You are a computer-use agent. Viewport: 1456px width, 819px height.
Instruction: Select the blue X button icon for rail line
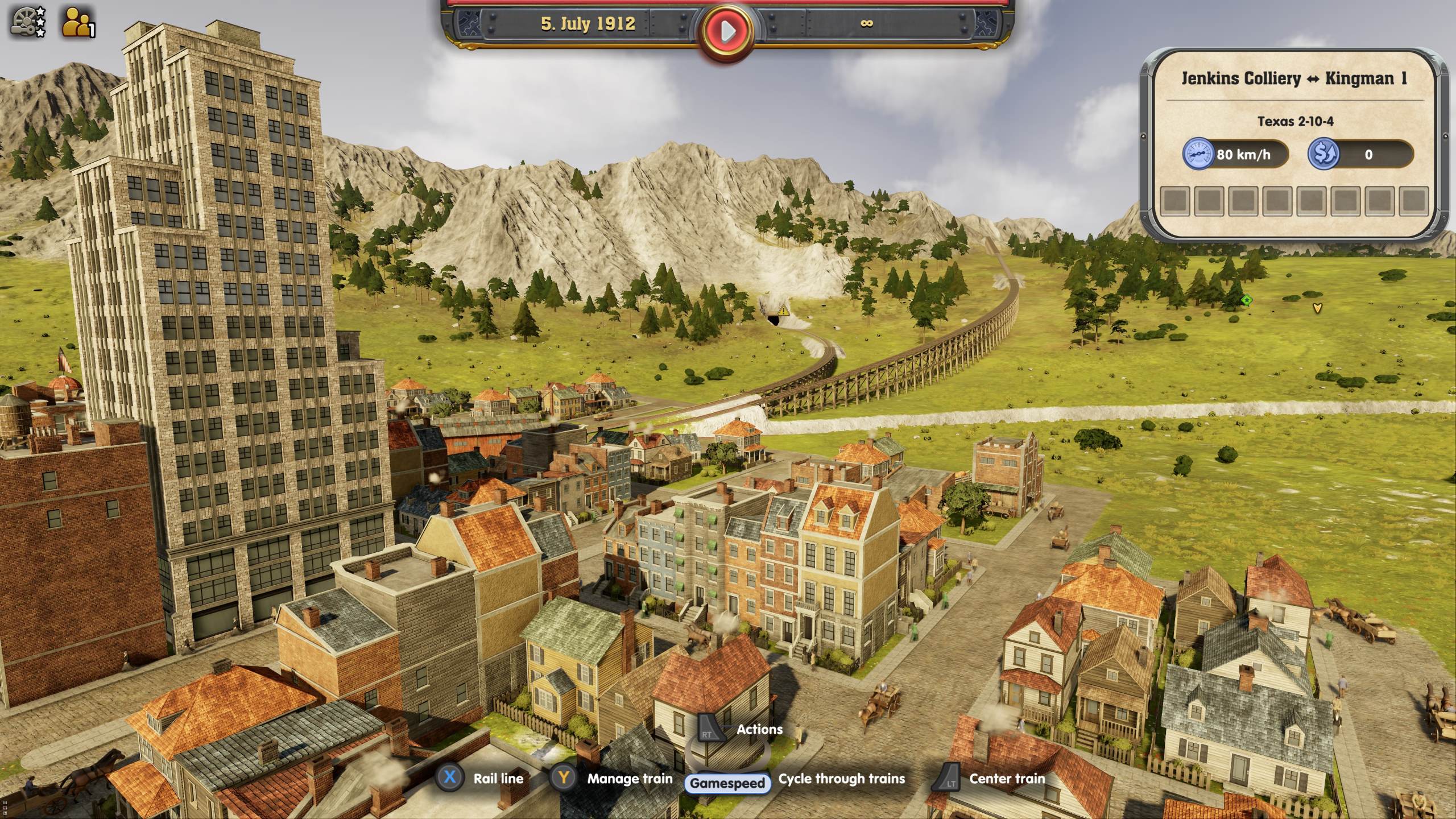(450, 779)
